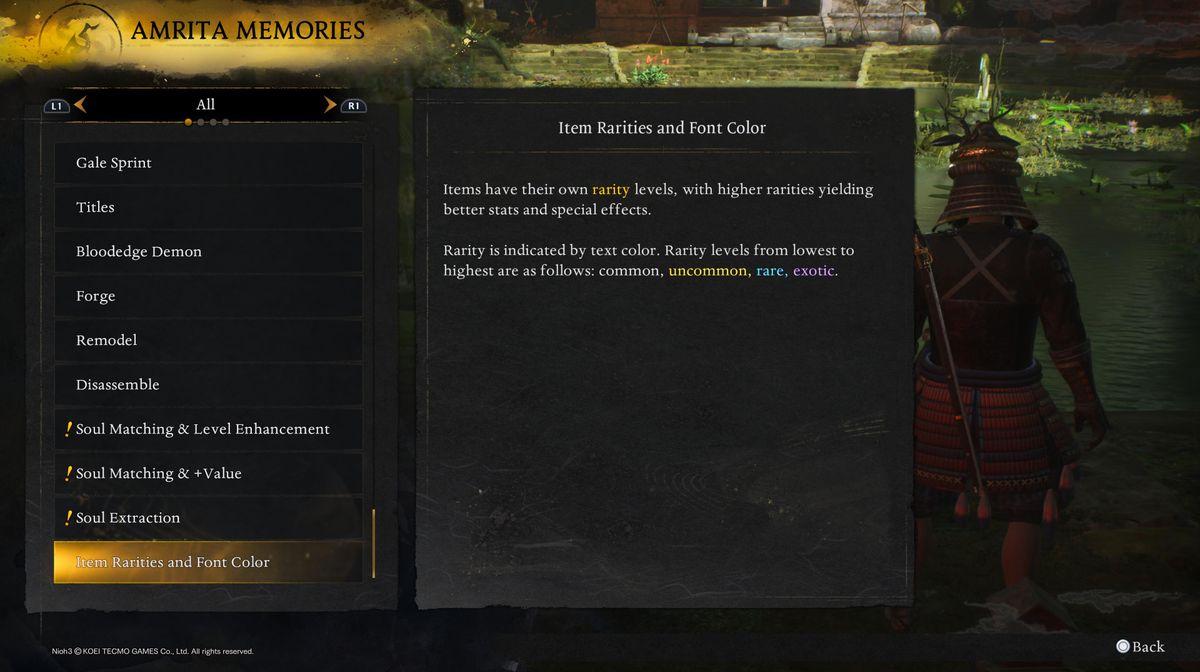Choose Item Rarities and Font Color

click(208, 562)
